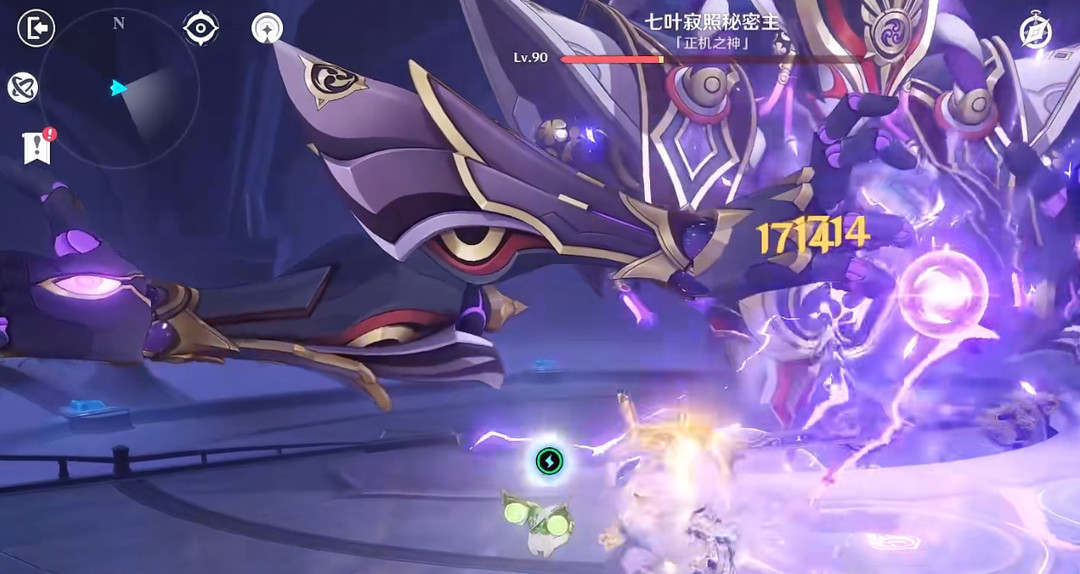Leave the domain via the exit icon

pyautogui.click(x=36, y=29)
